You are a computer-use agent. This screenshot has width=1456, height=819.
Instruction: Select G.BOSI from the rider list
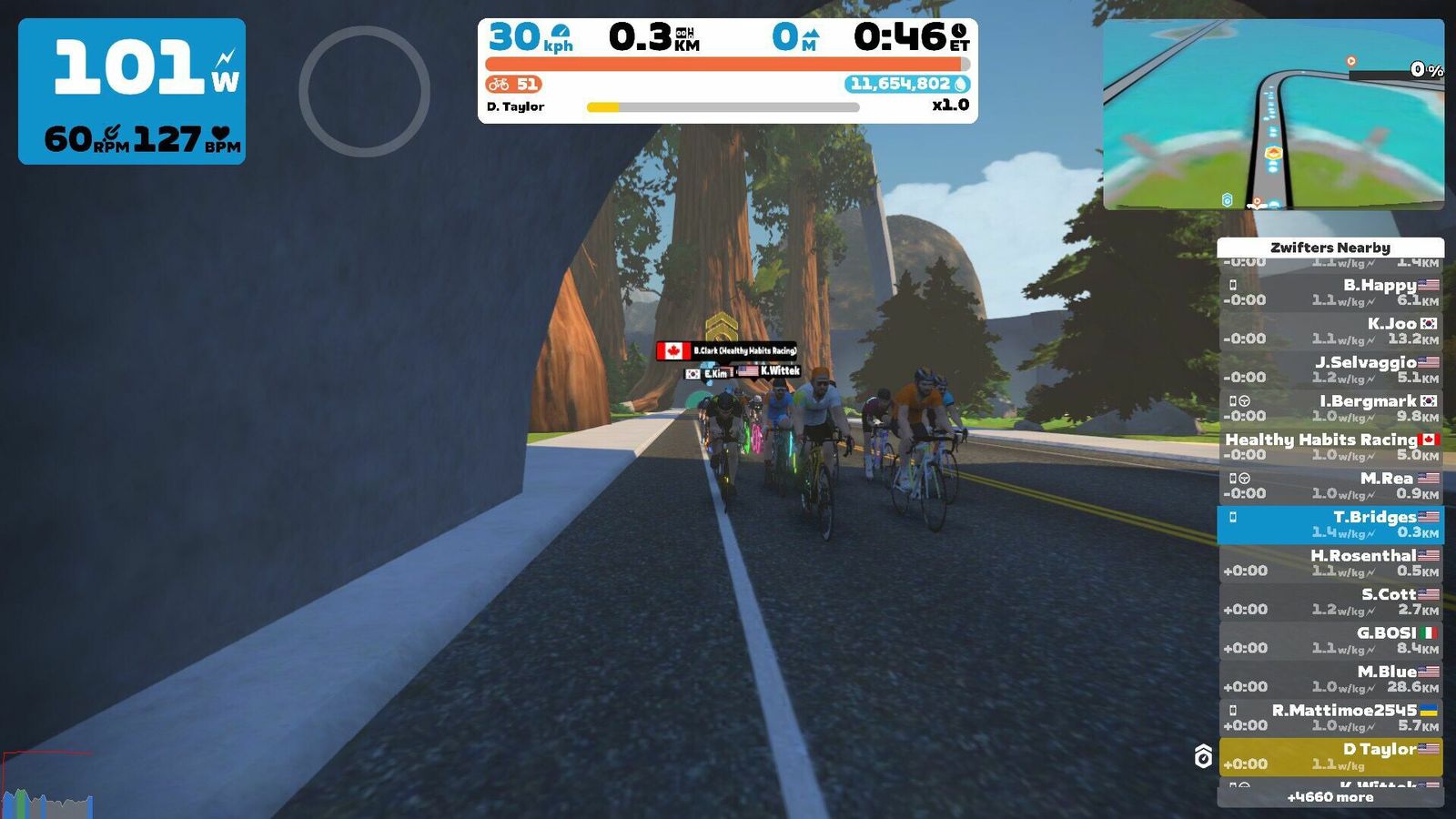(1330, 640)
